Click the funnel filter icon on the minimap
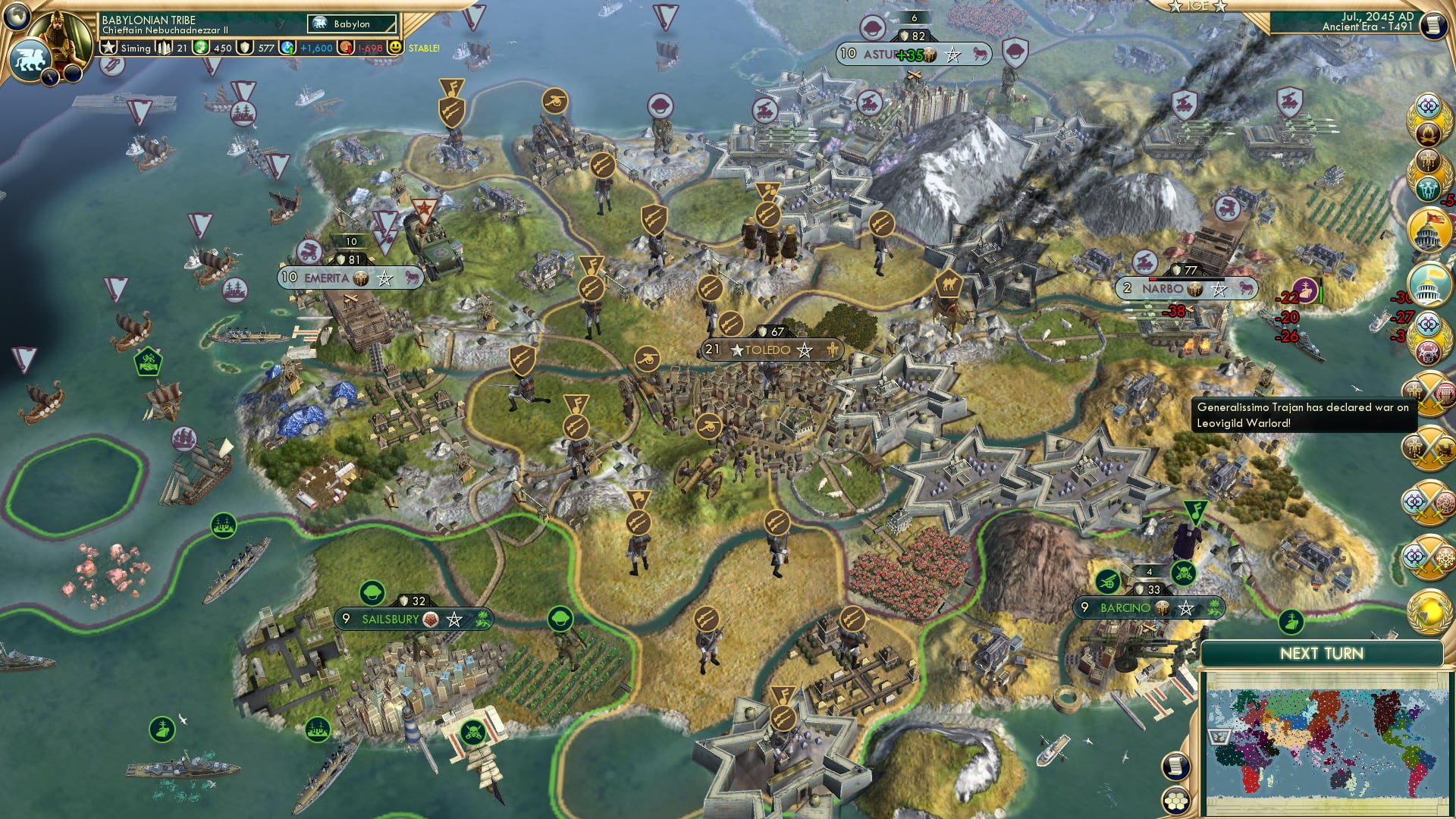 click(1219, 736)
